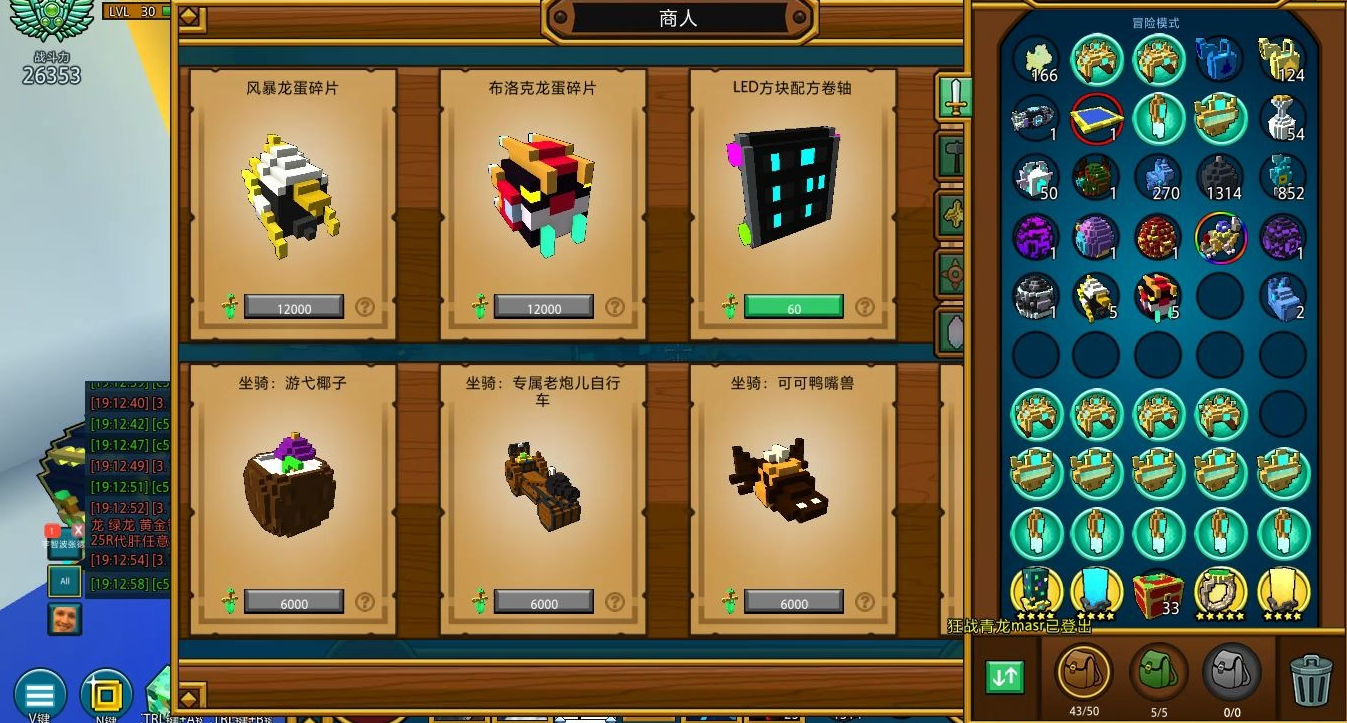The image size is (1347, 723).
Task: Pick the inventory stack of 166
Action: tap(1036, 60)
